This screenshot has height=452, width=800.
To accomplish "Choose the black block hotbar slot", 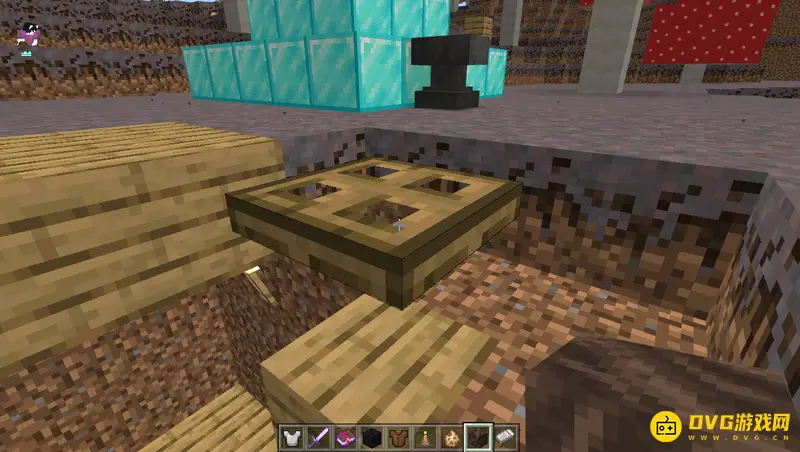I will click(x=373, y=438).
